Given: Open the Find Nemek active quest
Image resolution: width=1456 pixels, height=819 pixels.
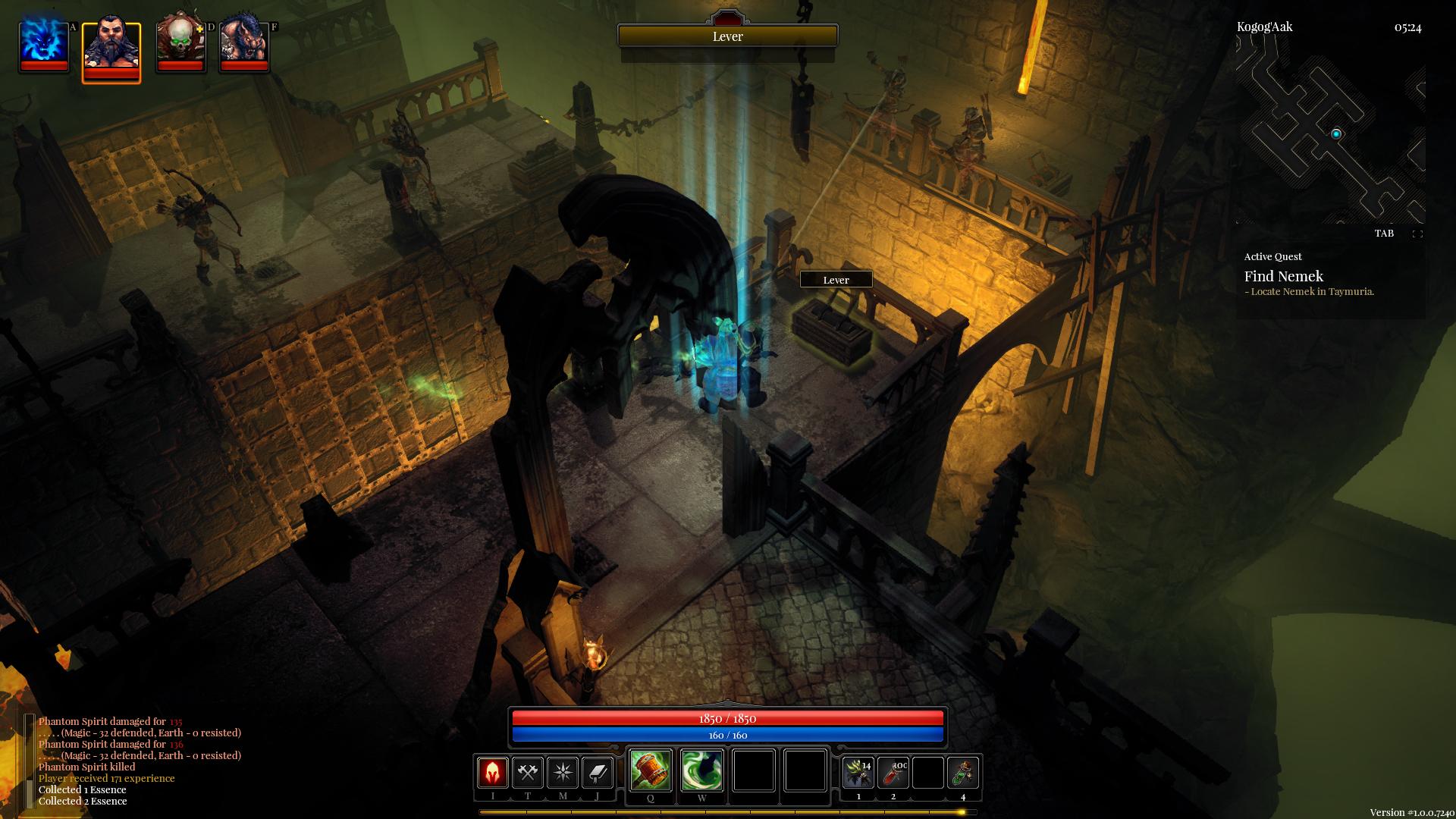Looking at the screenshot, I should pyautogui.click(x=1283, y=277).
